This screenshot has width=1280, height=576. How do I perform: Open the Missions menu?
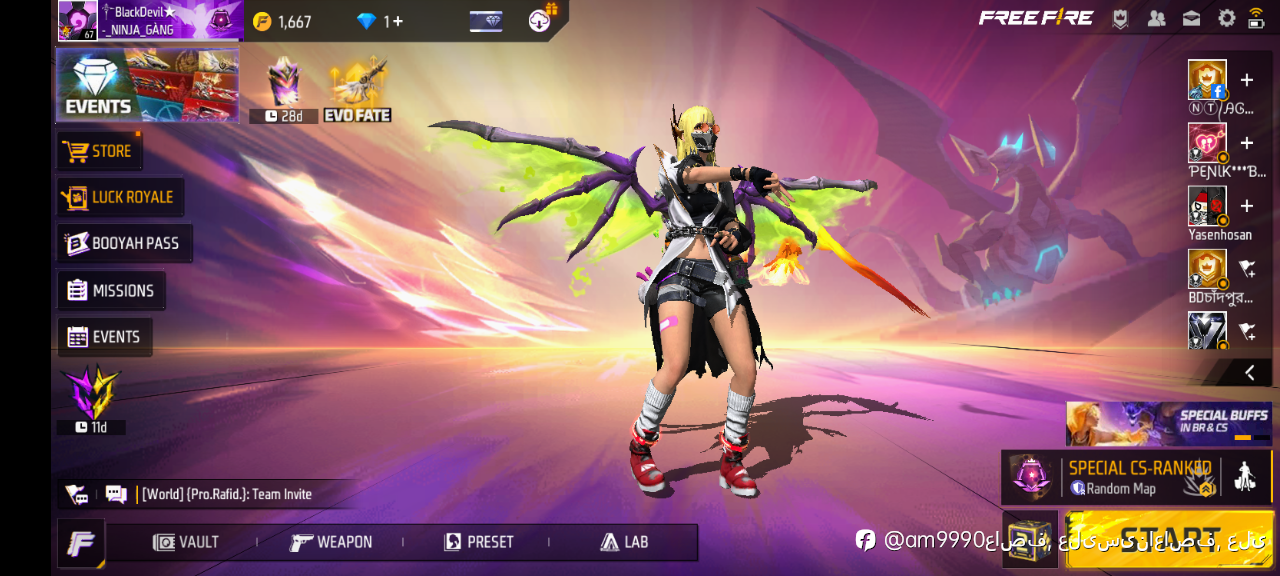[111, 291]
